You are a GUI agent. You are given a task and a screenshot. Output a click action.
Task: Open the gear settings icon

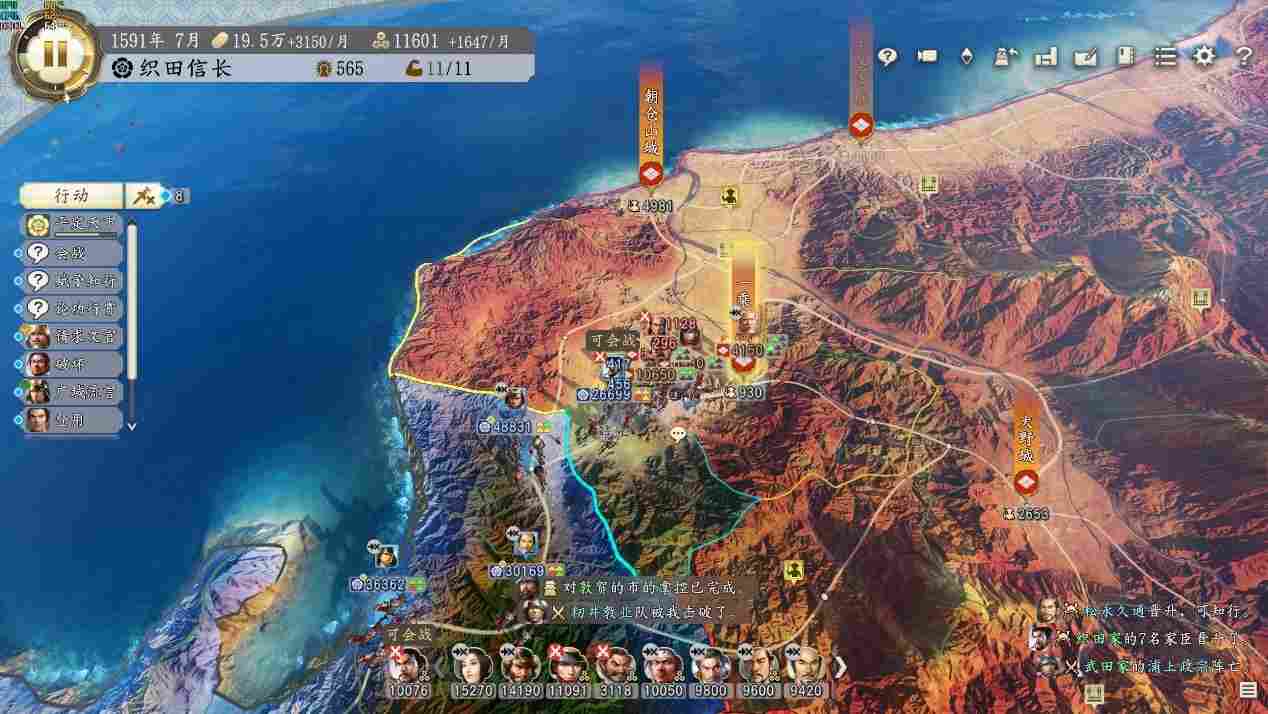[x=1204, y=57]
